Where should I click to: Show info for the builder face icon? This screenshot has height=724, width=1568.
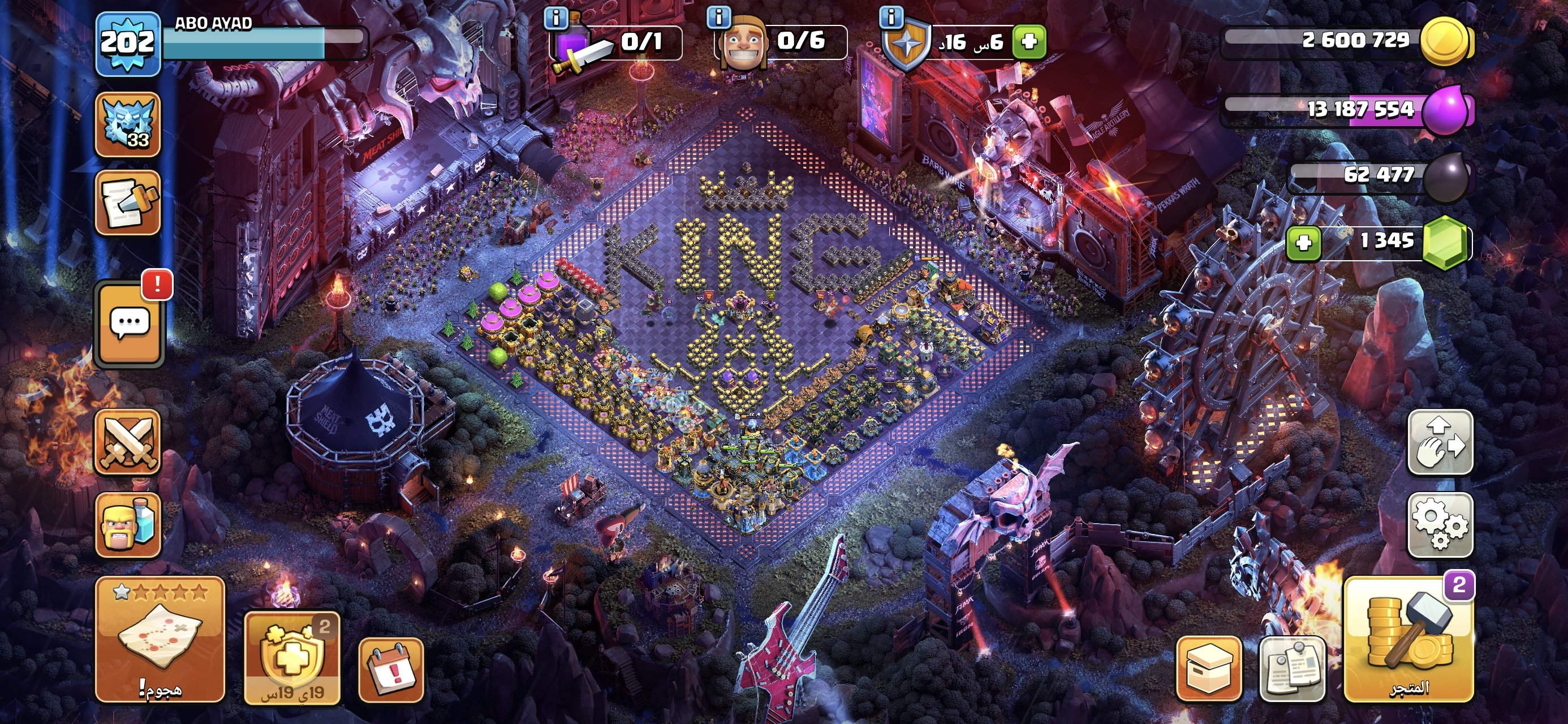point(719,17)
